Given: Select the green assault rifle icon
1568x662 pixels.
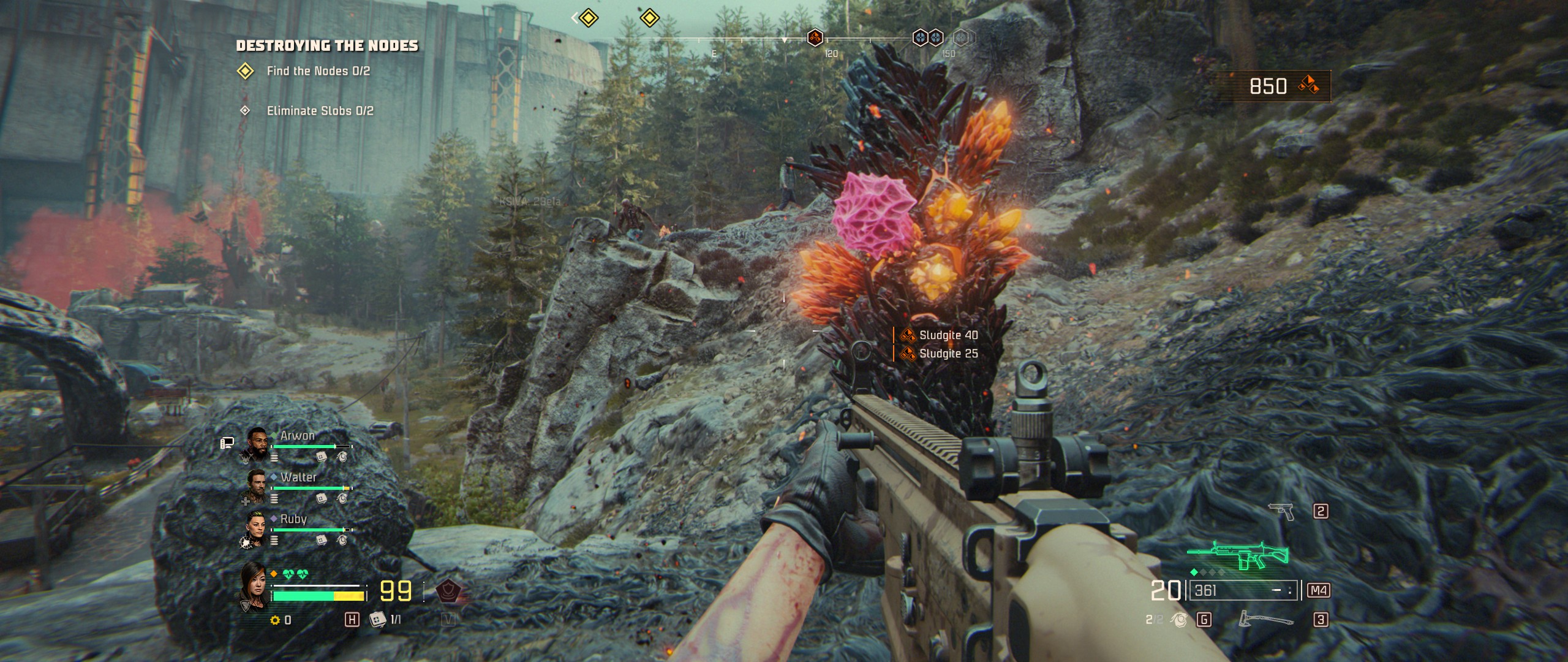Looking at the screenshot, I should 1238,555.
